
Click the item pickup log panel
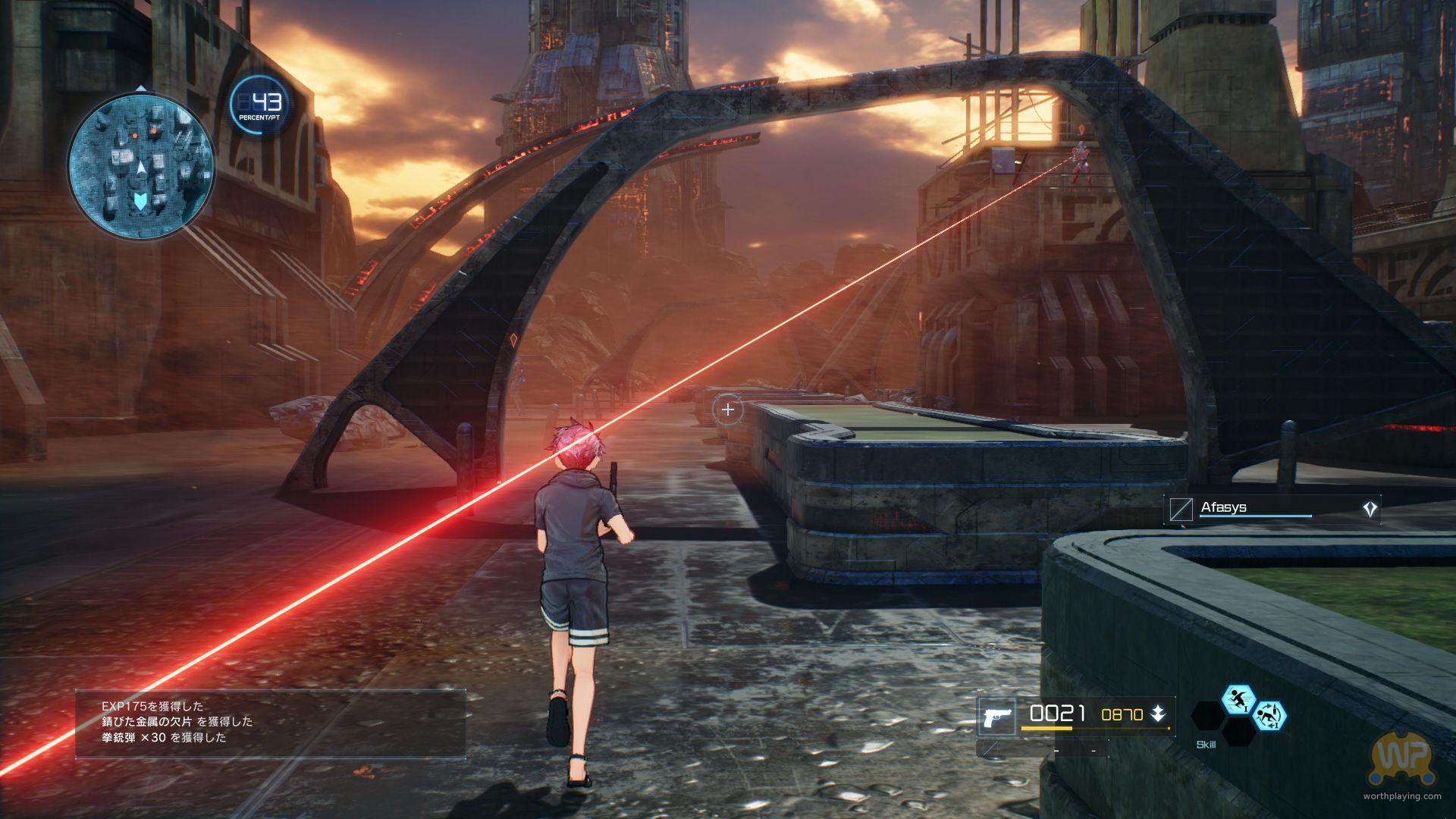coord(270,723)
